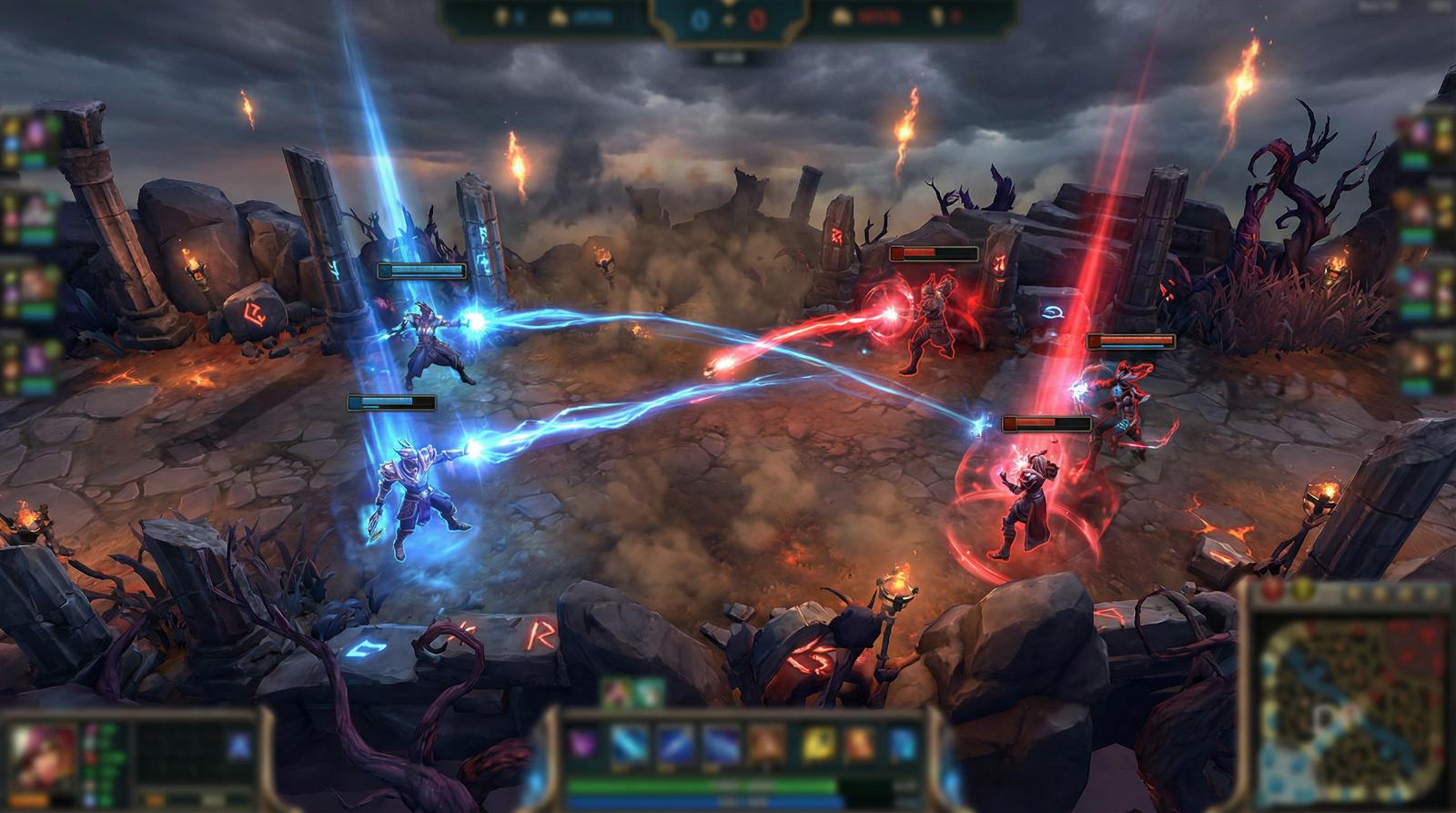Click the teal-green buff icon above ability bar

[x=647, y=694]
